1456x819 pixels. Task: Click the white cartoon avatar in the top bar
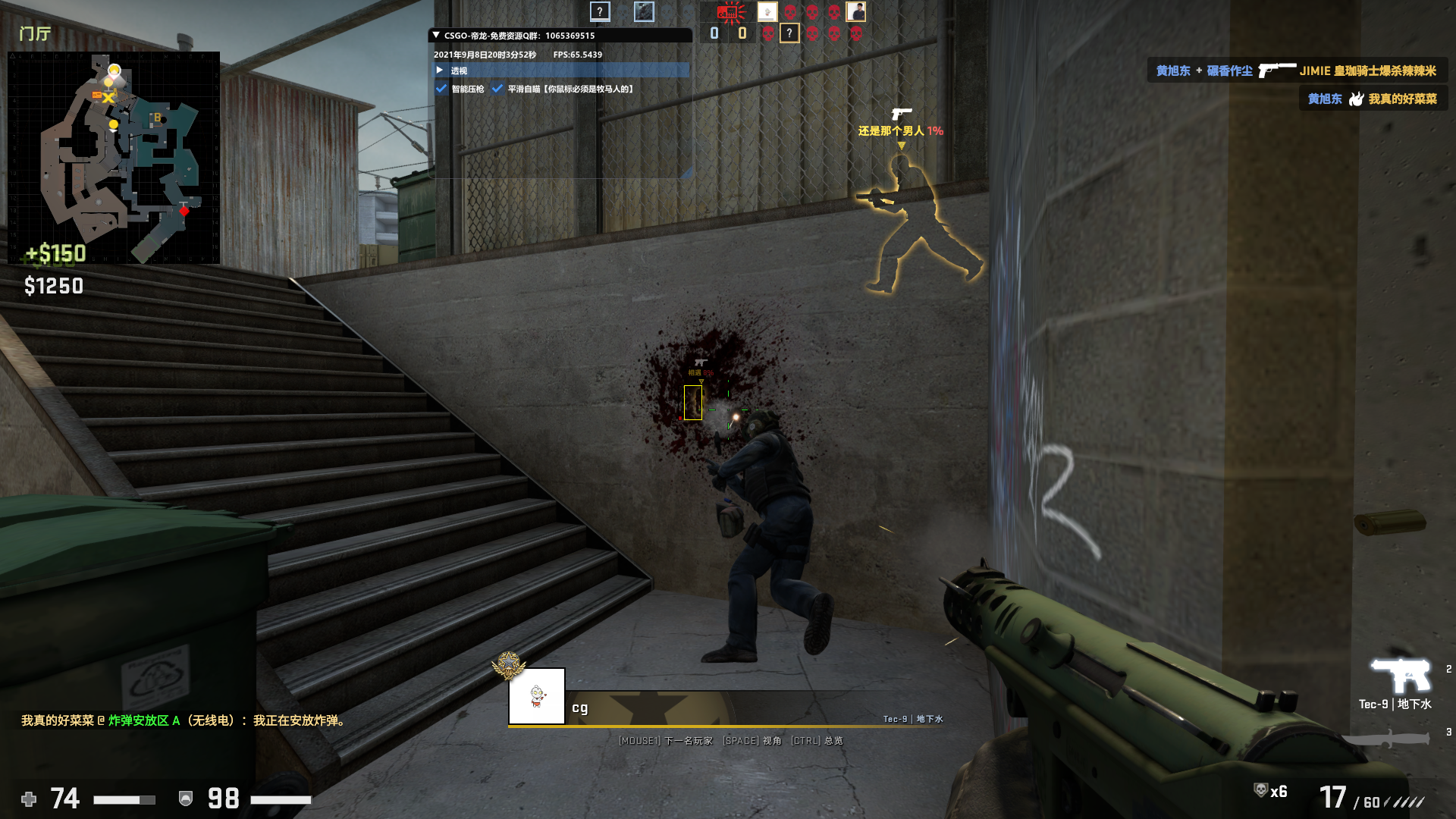(x=767, y=11)
